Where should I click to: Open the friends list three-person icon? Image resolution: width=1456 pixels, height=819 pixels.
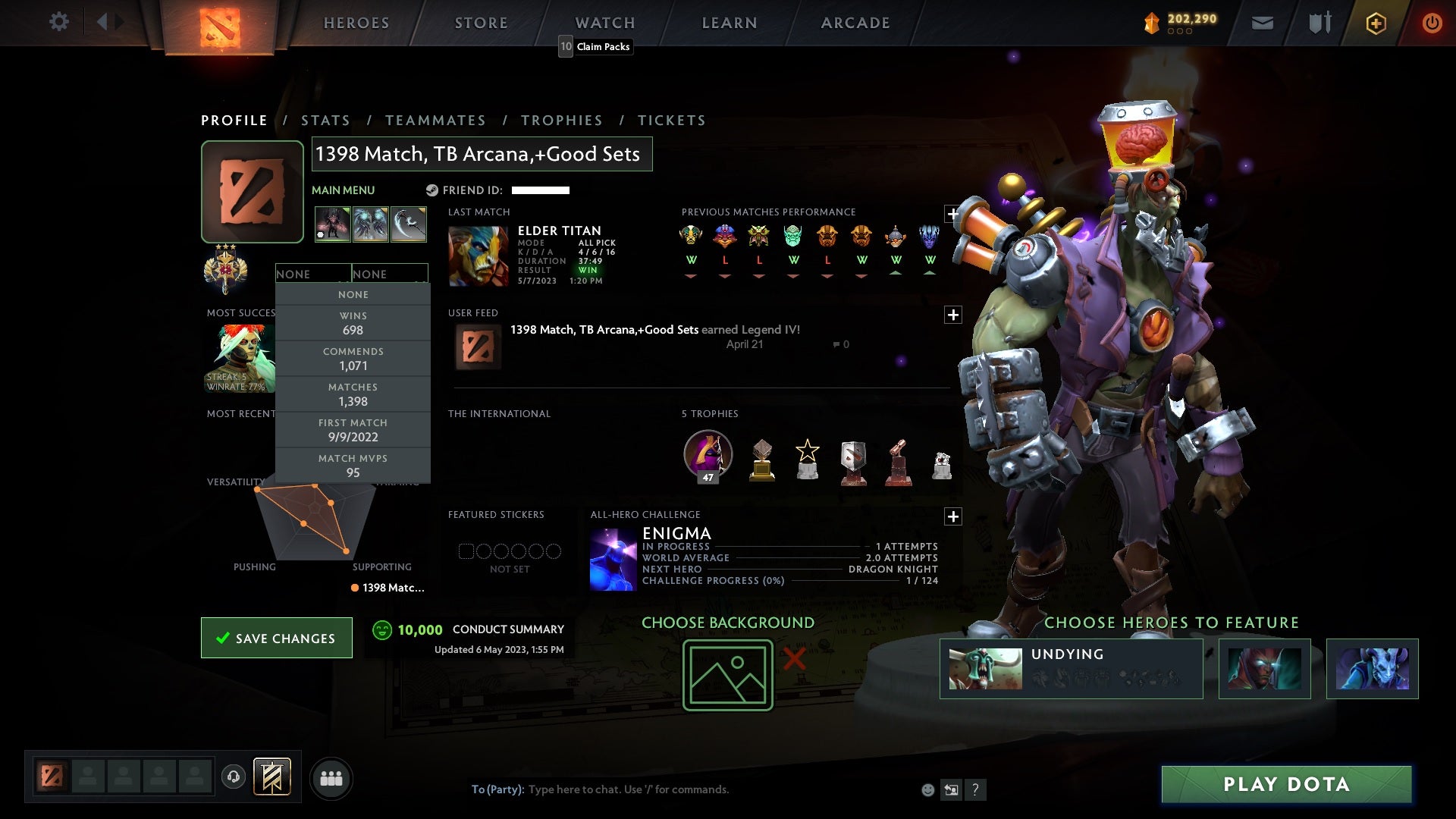[332, 778]
